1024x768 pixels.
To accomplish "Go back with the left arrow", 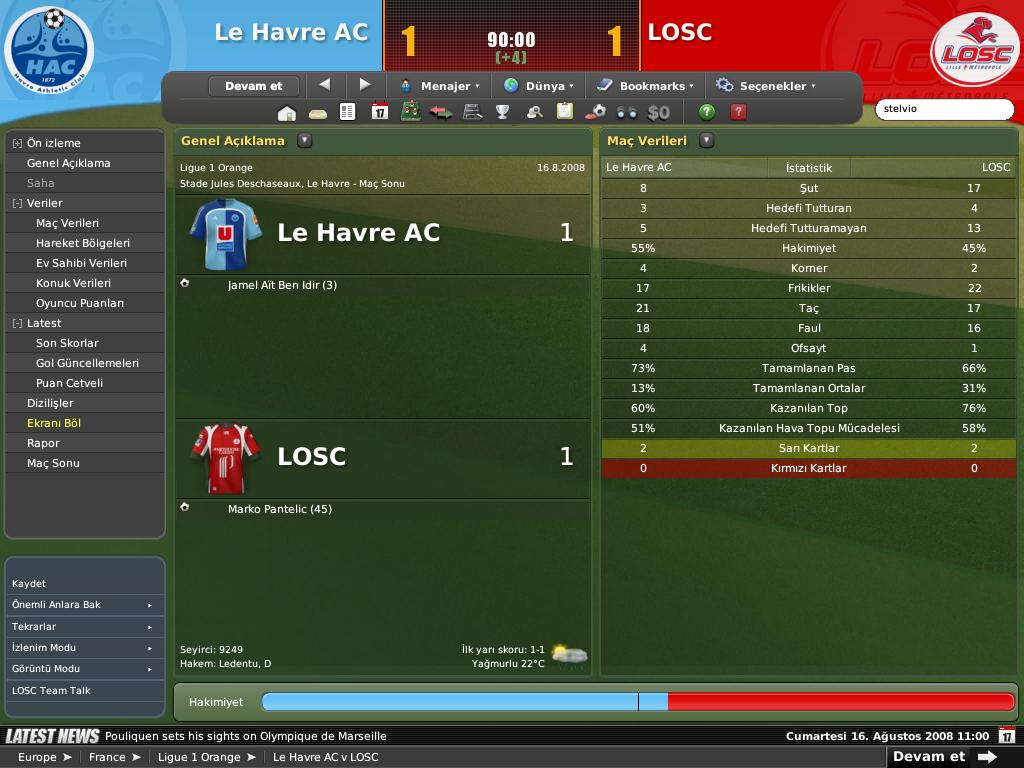I will (x=324, y=85).
